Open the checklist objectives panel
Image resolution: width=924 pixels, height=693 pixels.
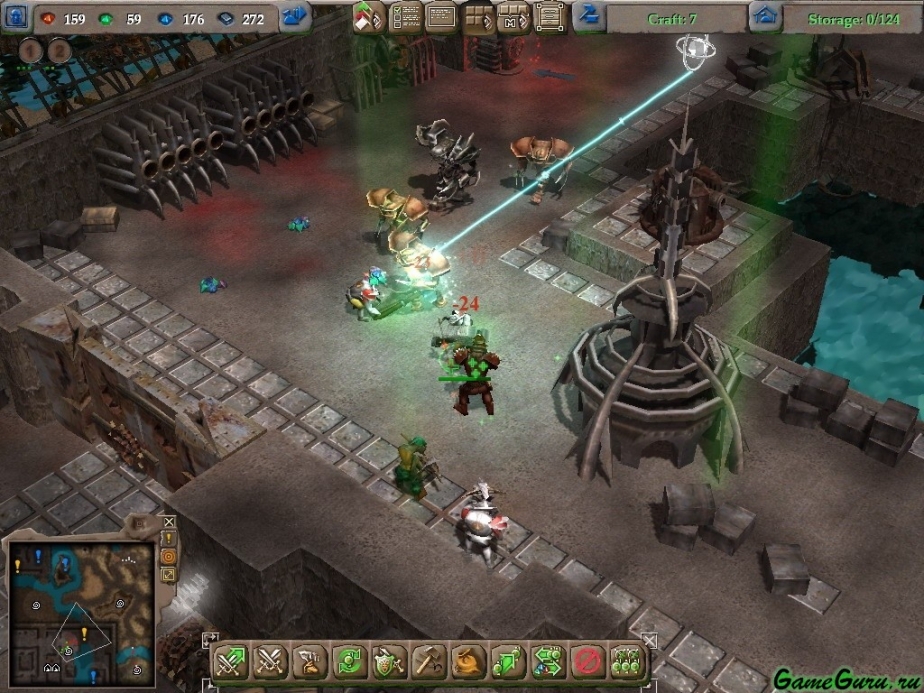(x=404, y=17)
